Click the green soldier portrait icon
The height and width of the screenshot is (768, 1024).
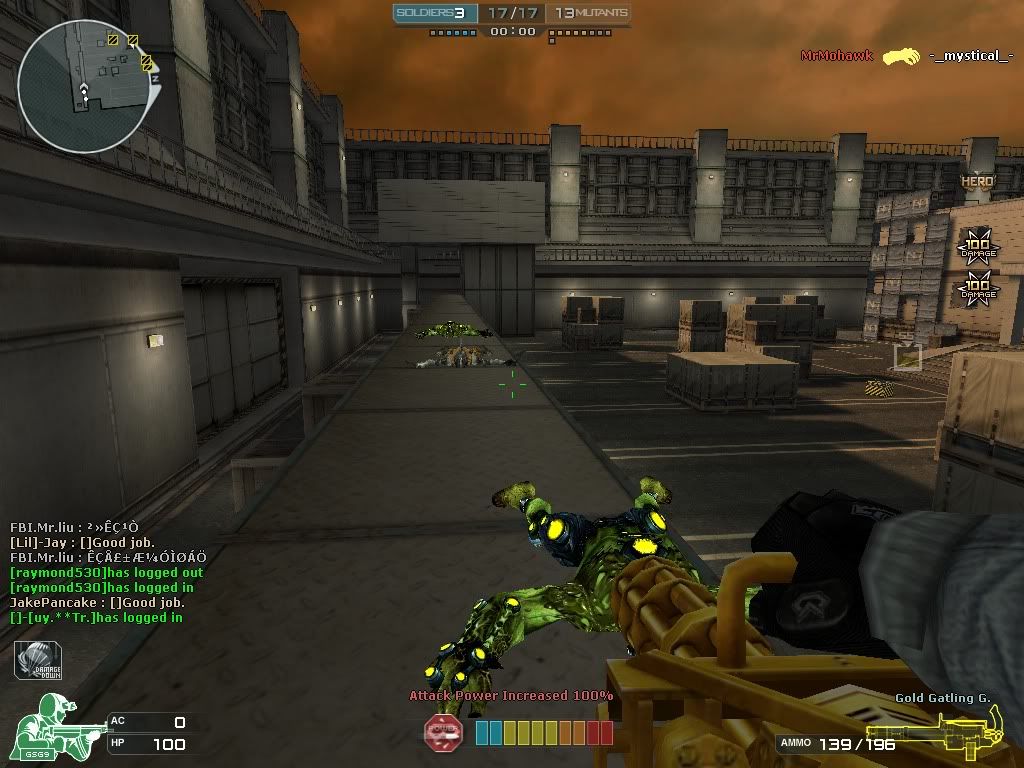pos(52,727)
